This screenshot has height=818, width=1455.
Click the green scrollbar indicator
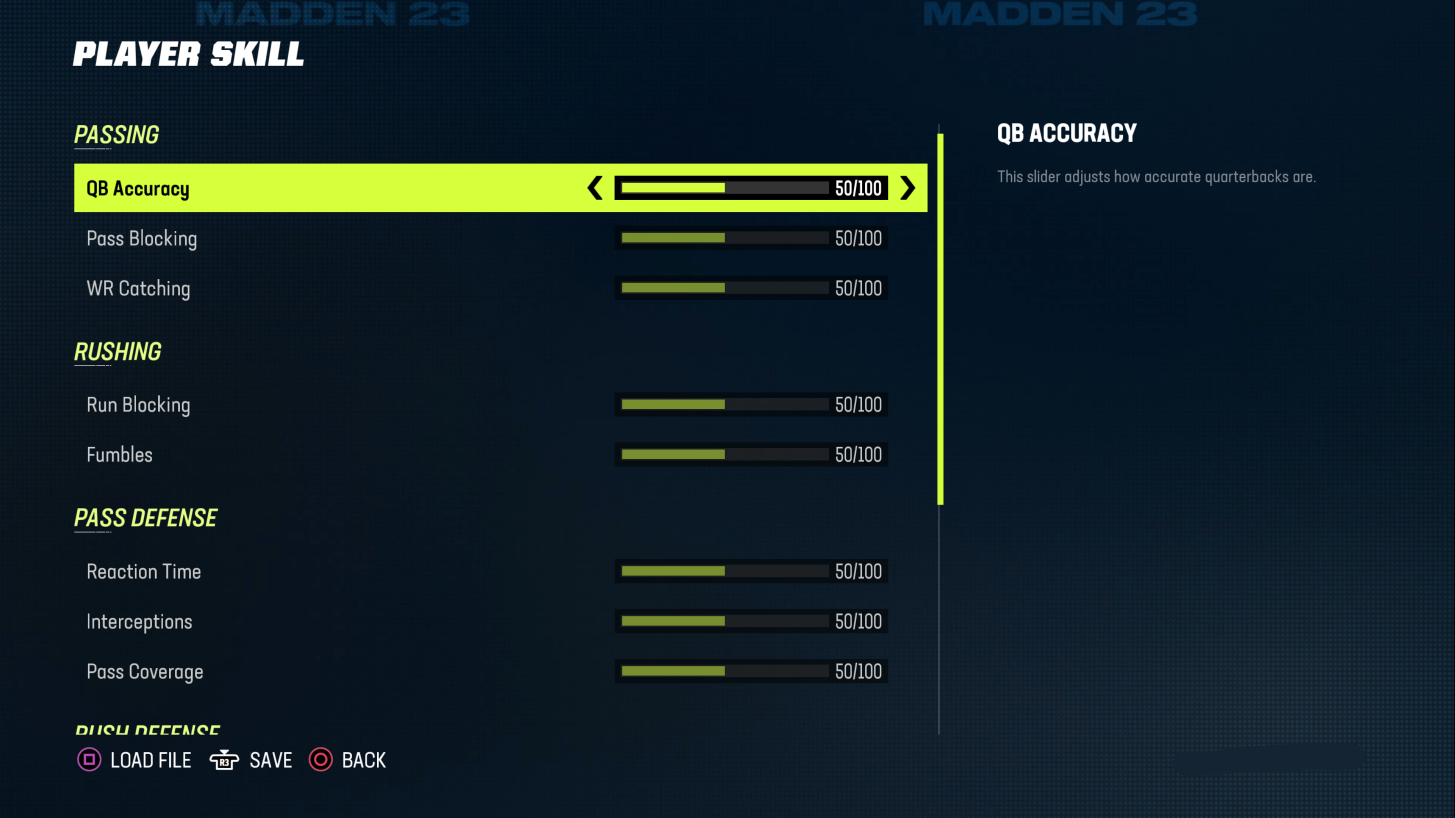pyautogui.click(x=941, y=310)
